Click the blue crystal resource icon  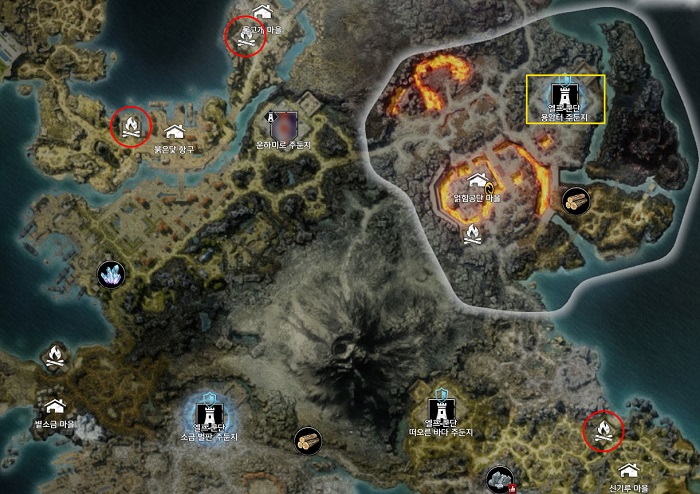tap(111, 273)
